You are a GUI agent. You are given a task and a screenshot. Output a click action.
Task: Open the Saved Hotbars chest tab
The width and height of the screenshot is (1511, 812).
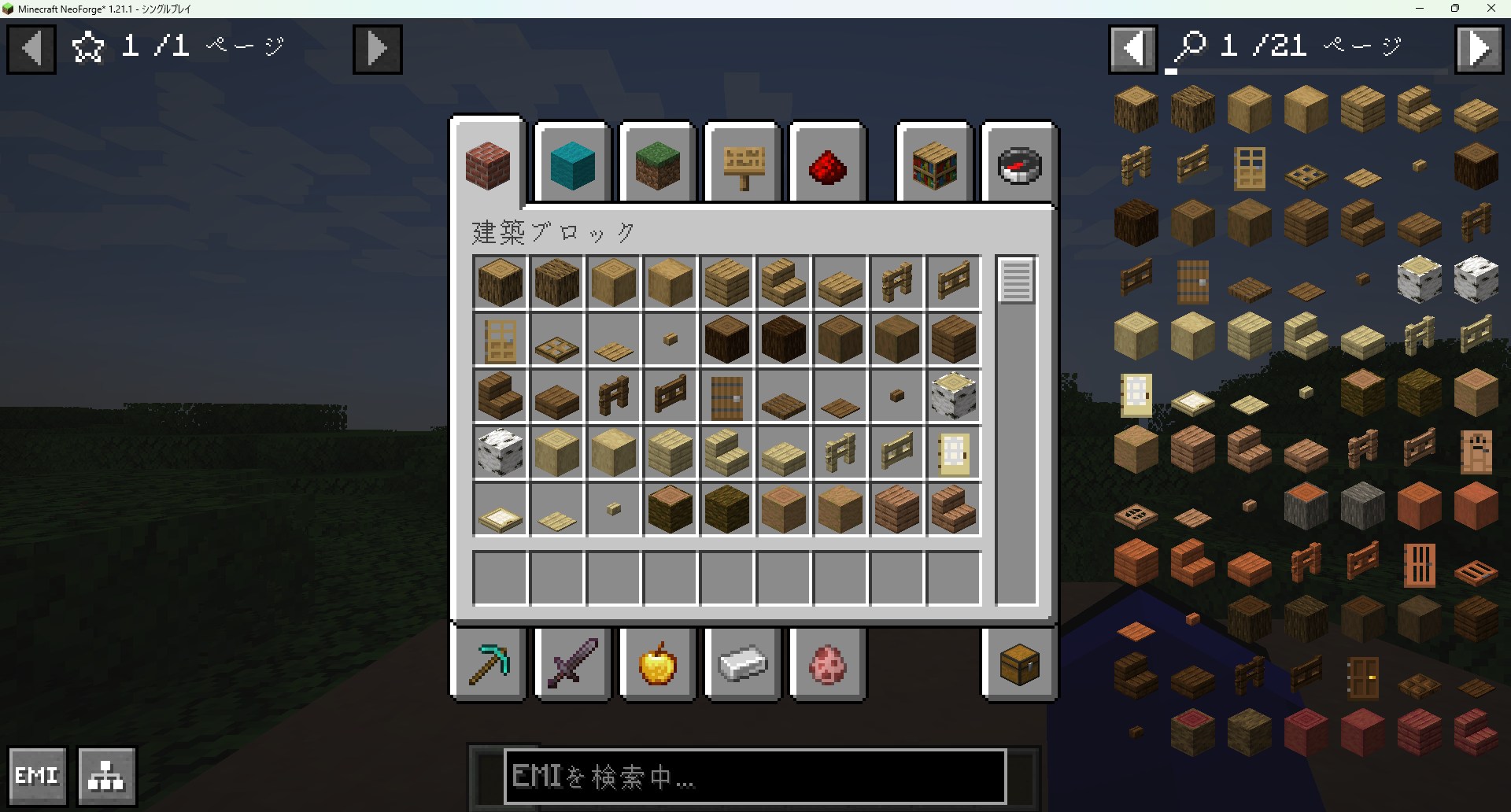(x=1018, y=664)
